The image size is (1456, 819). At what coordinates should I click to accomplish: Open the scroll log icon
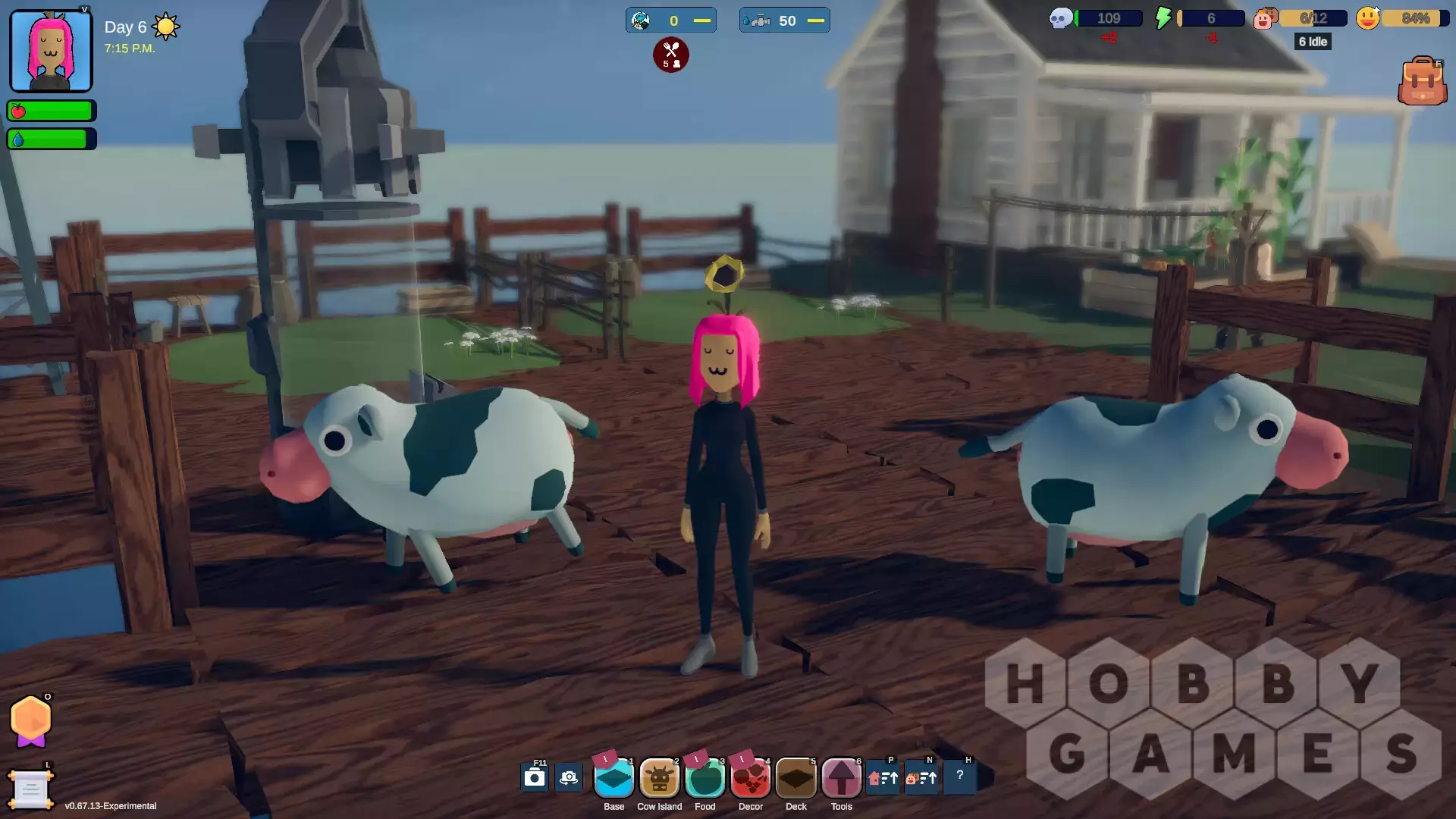[30, 790]
